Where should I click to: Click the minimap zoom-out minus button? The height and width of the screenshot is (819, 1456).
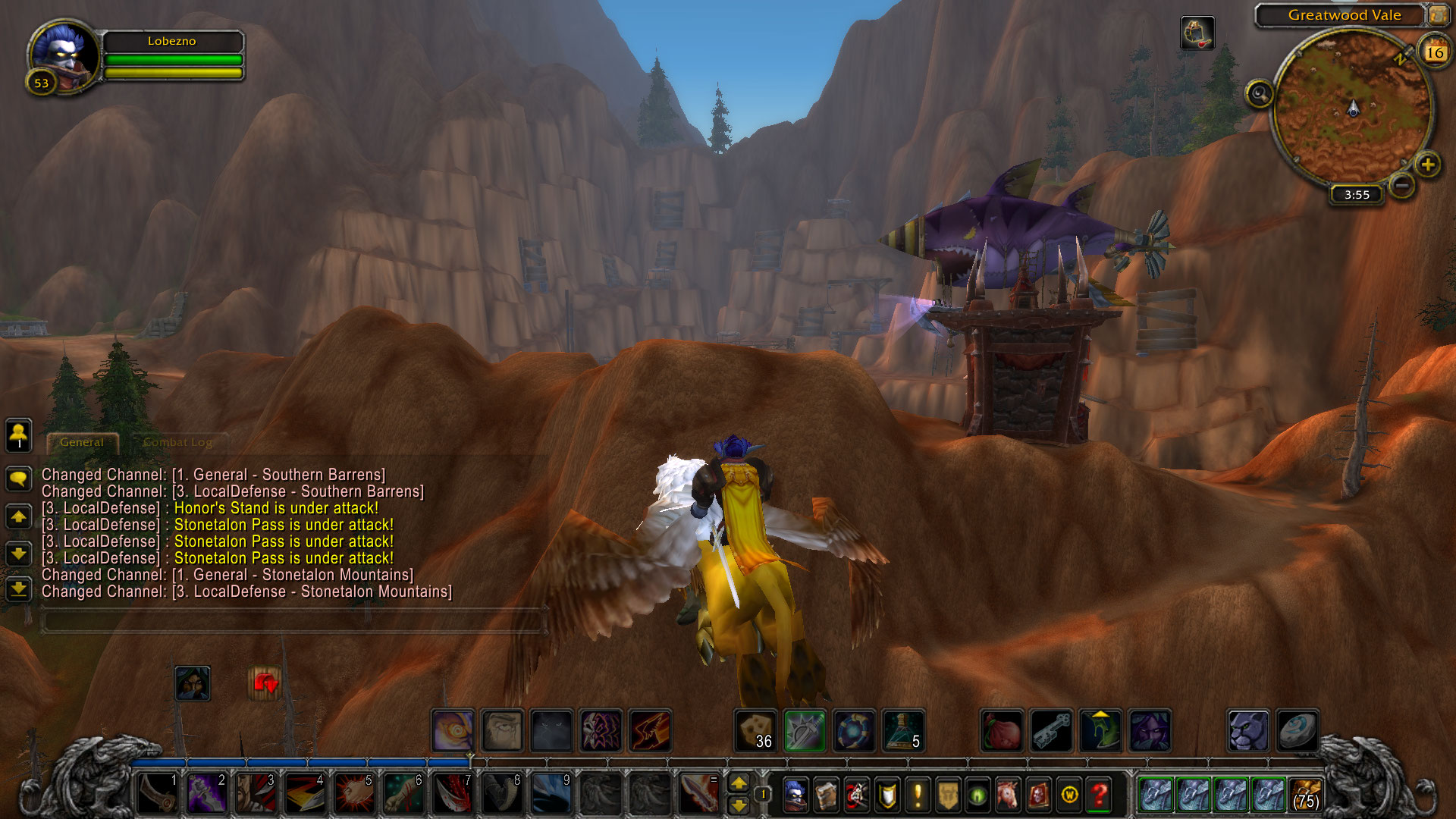pyautogui.click(x=1402, y=184)
